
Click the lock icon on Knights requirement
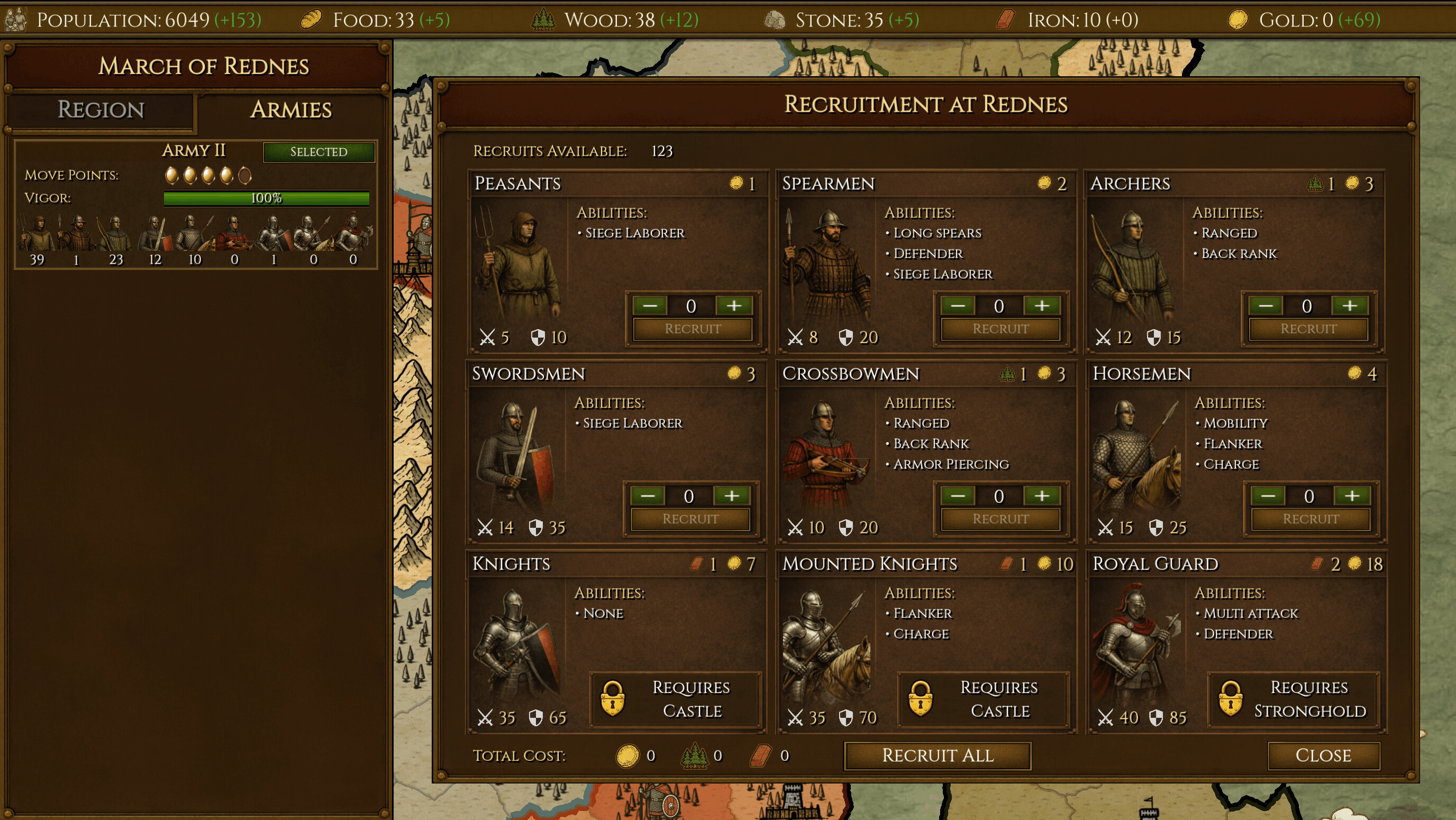click(614, 699)
